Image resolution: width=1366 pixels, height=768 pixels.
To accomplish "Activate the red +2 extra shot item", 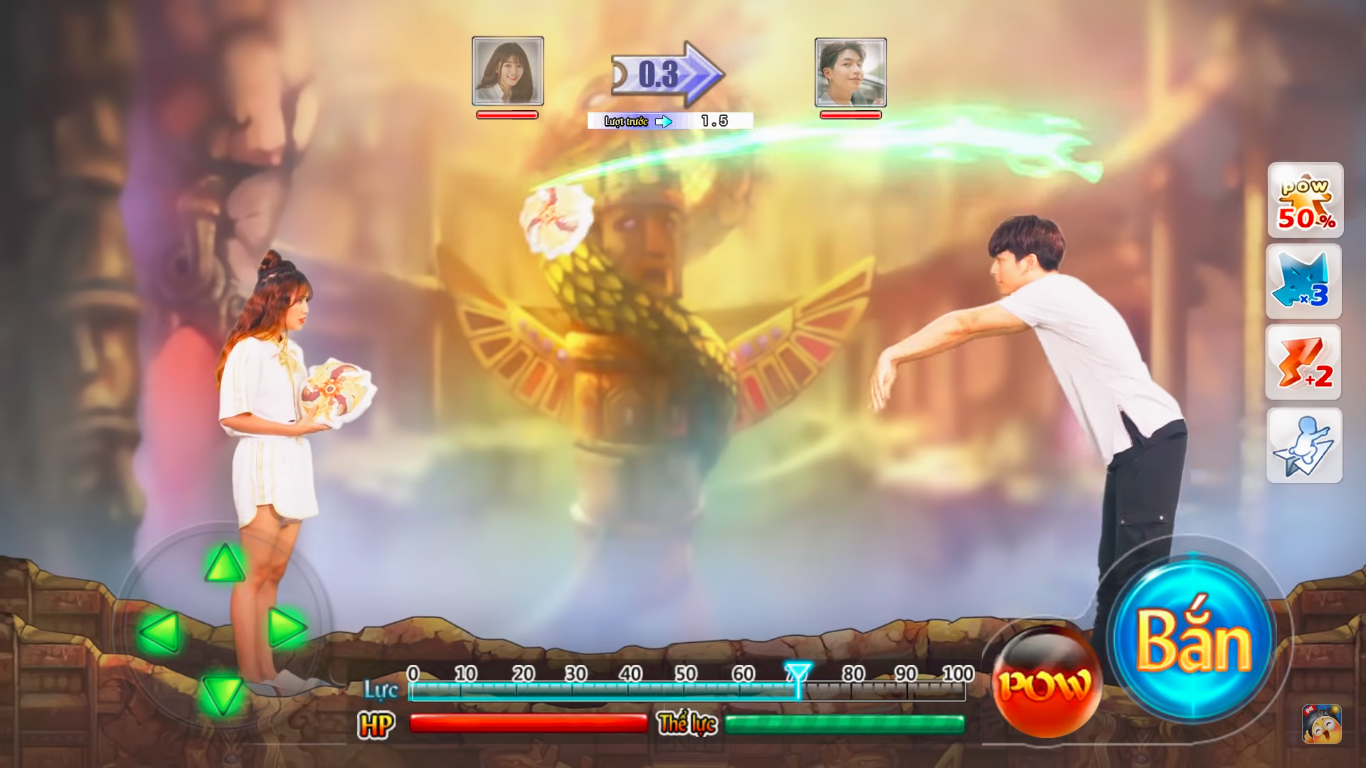I will 1305,363.
